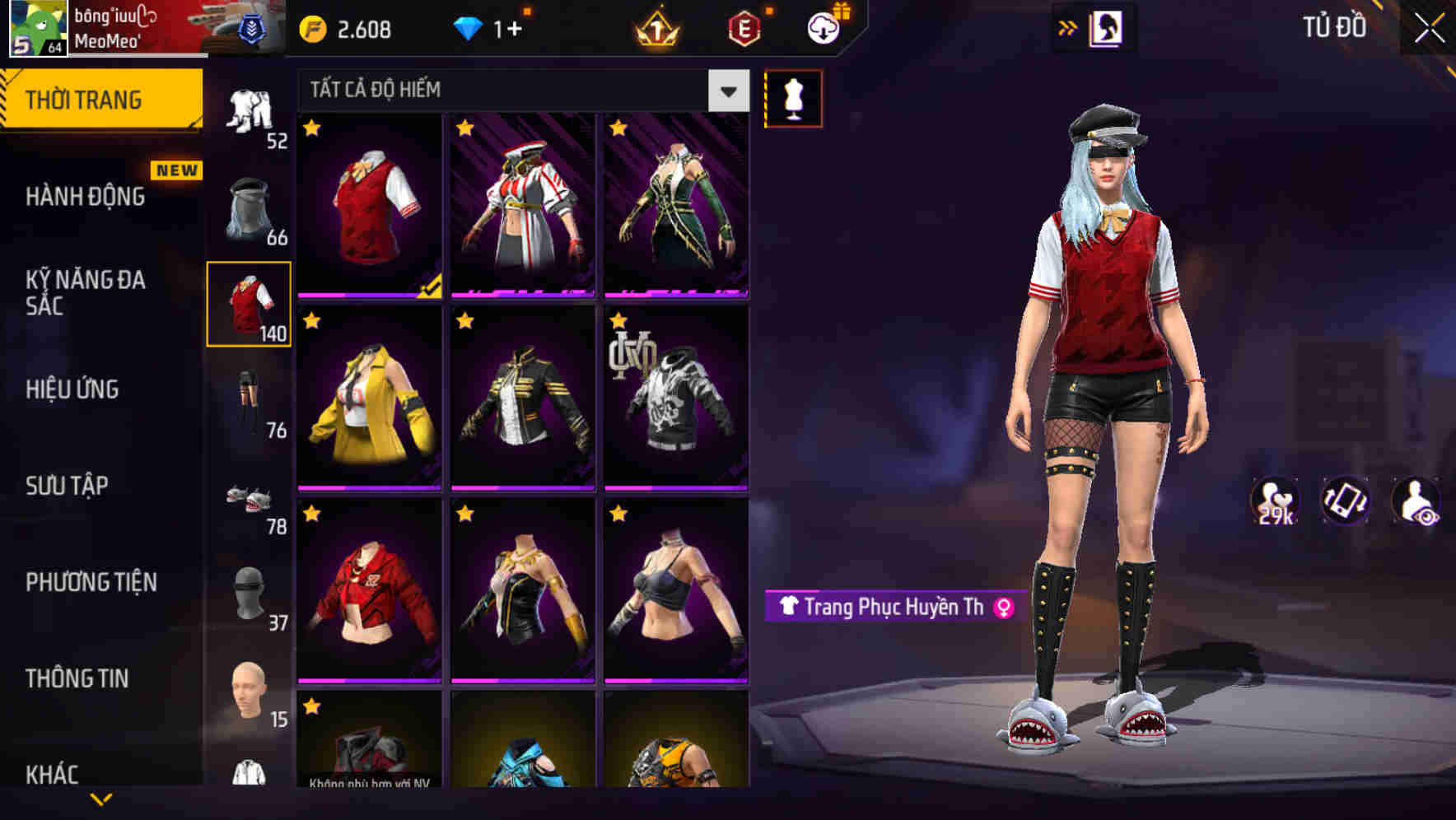Click the mannequin preview button above the grid

point(793,97)
